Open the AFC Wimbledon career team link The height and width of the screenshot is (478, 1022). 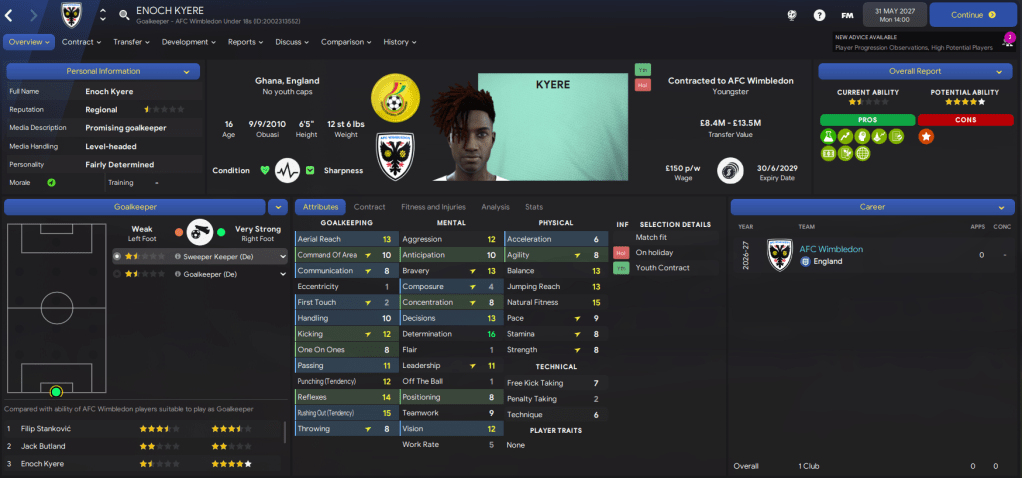pos(830,249)
